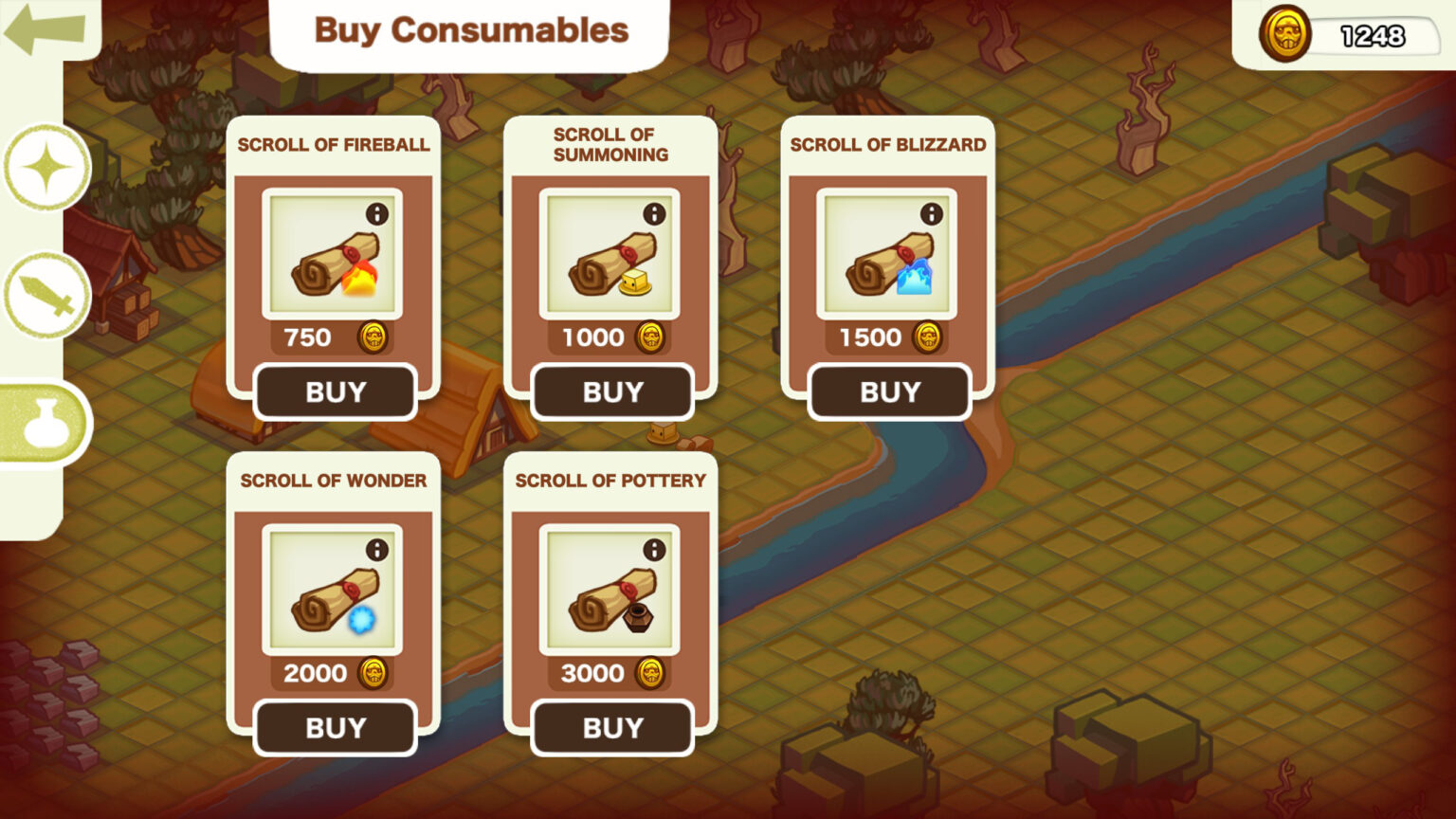Screen dimensions: 1456x819
Task: Check info for Scroll of Pottery
Action: [654, 550]
